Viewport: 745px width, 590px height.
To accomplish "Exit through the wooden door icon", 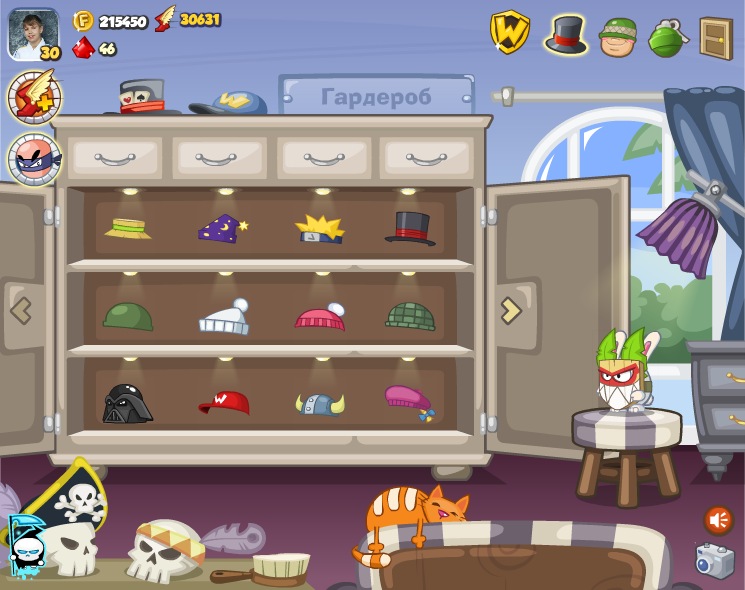I will point(715,38).
